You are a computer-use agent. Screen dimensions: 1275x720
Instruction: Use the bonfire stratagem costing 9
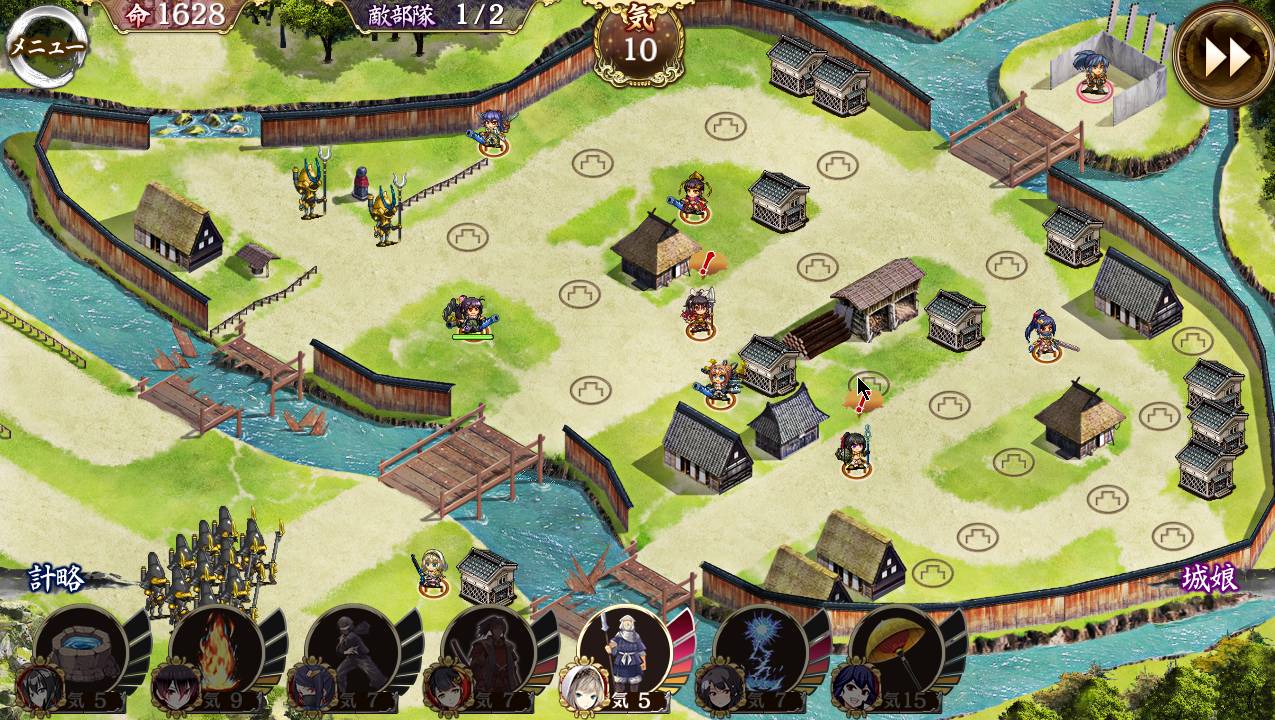(218, 651)
